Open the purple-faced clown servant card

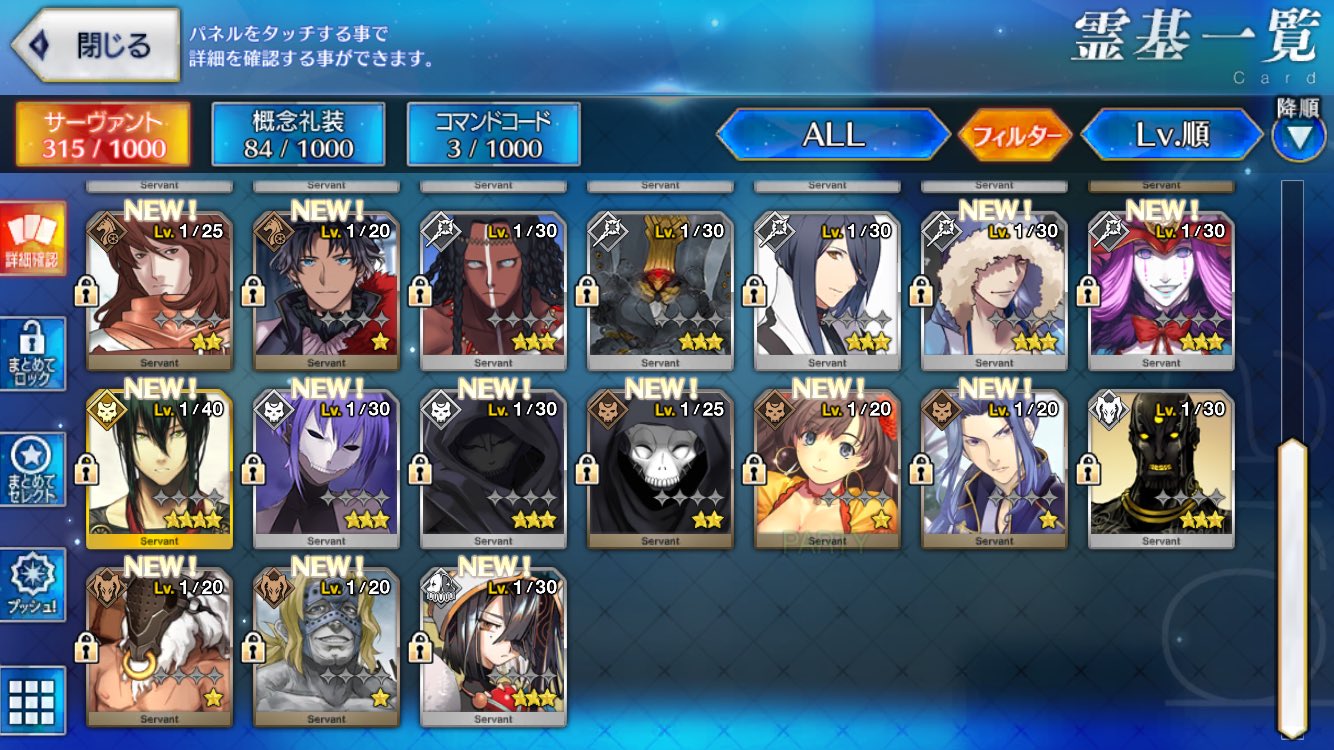tap(1161, 290)
